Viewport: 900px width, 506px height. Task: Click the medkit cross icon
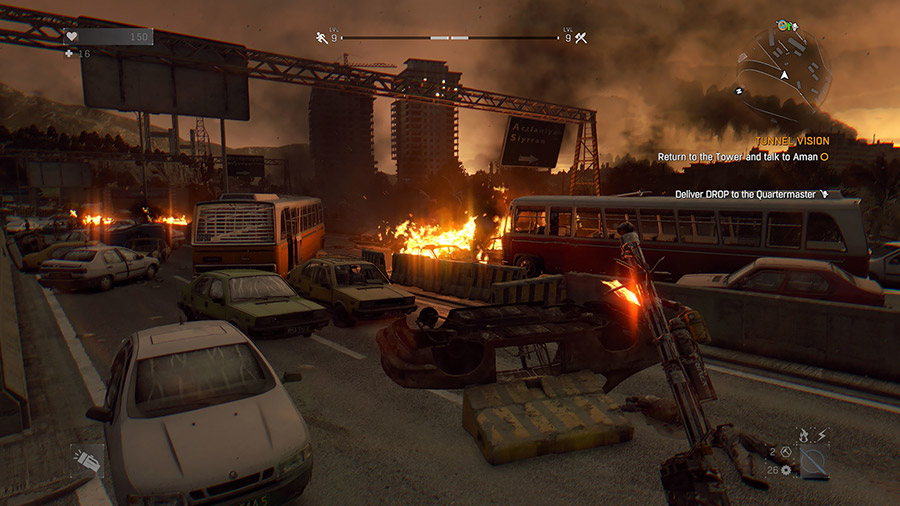pos(70,53)
